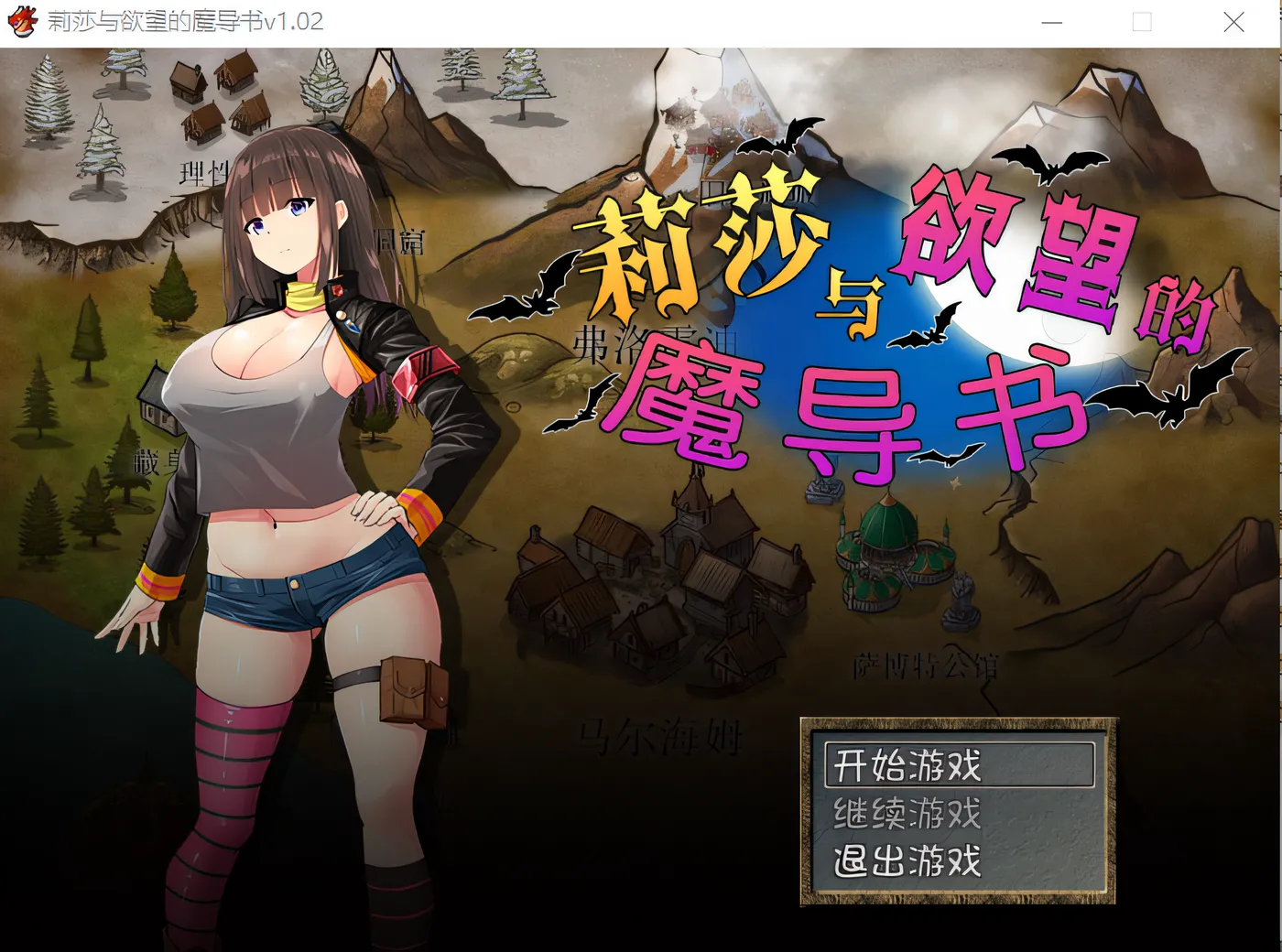Select 继续游戏 to continue a saved game
This screenshot has width=1282, height=952.
tap(905, 813)
